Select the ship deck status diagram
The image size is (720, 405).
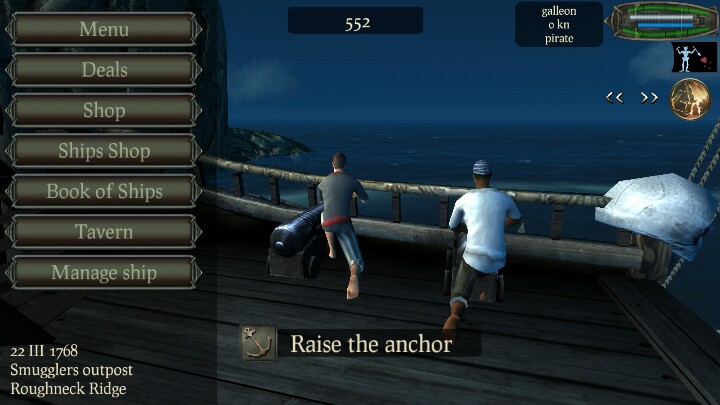click(x=665, y=20)
